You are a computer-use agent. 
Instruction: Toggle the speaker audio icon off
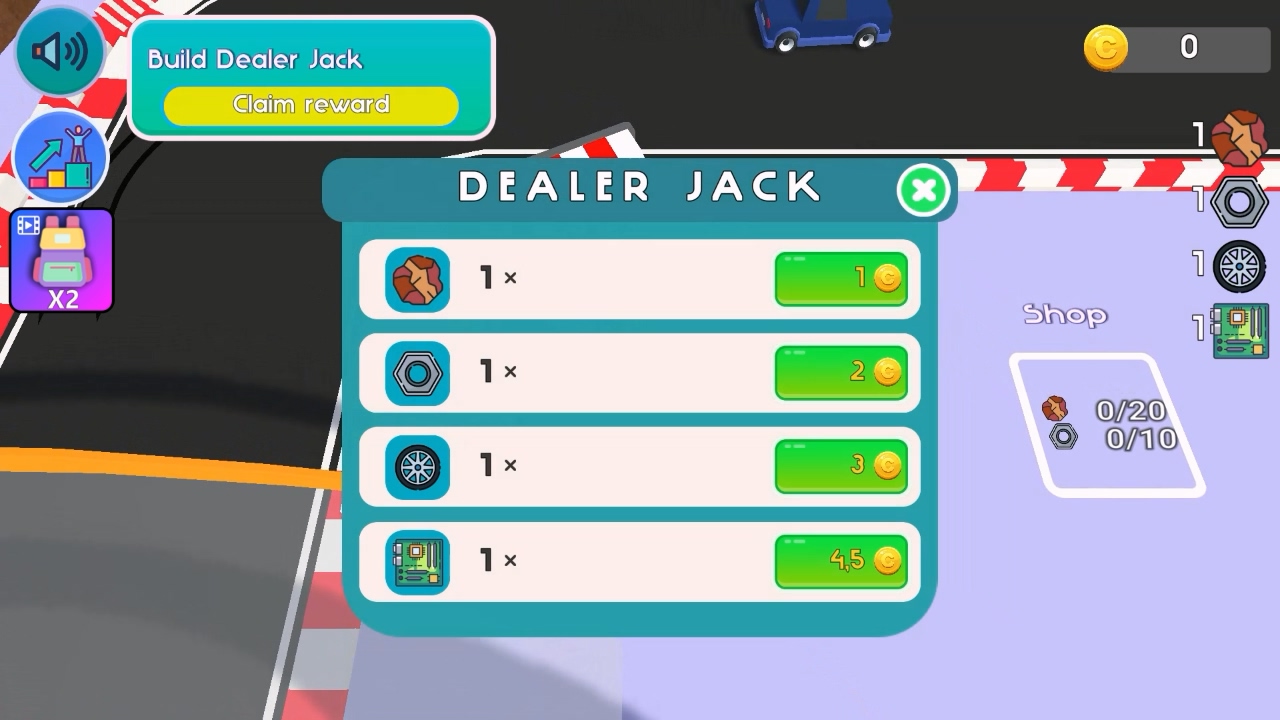58,50
